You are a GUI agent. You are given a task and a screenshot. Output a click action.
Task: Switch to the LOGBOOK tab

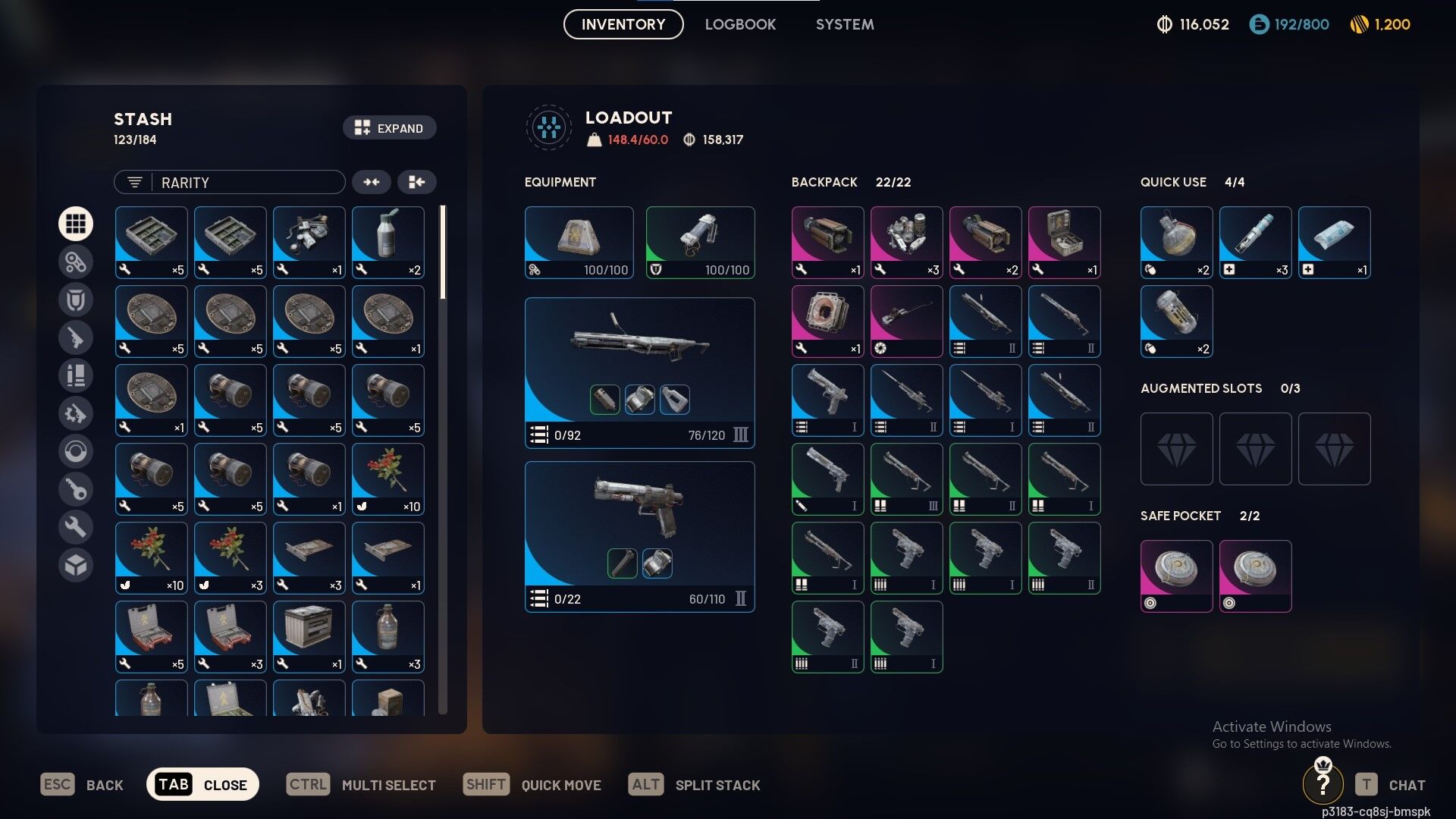point(740,24)
